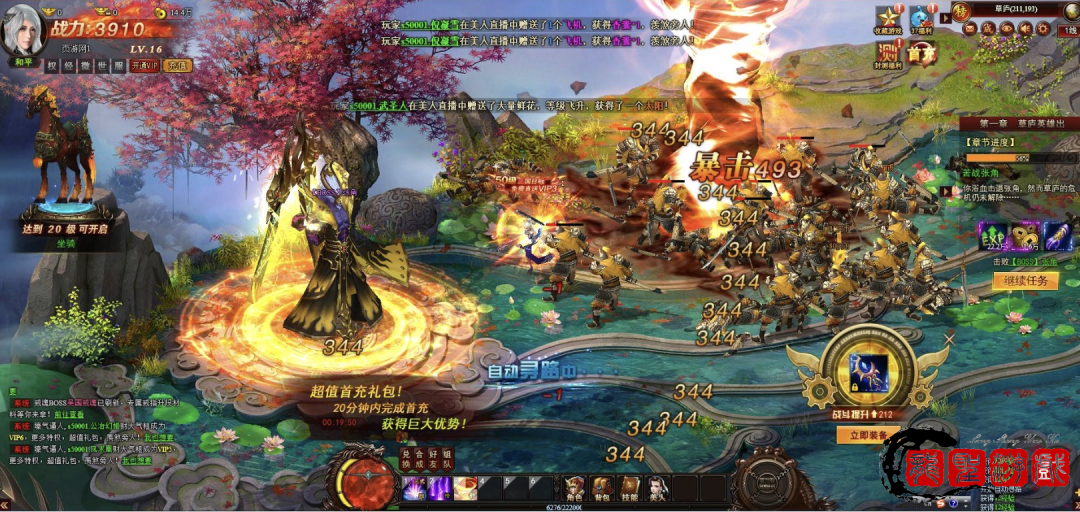
Task: Activate VIP with the 开通VIP button
Action: tap(142, 66)
